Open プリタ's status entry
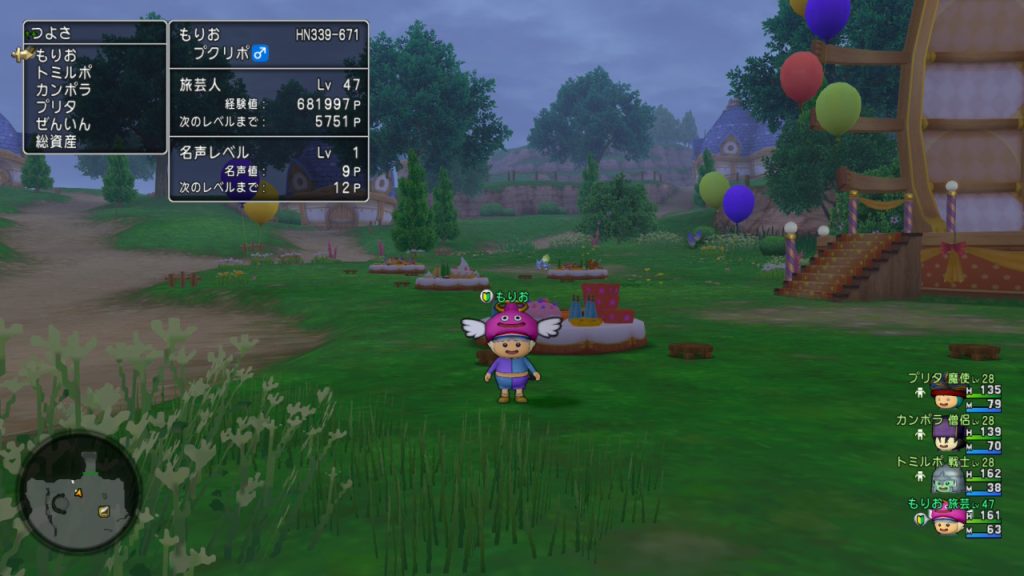 pos(56,107)
